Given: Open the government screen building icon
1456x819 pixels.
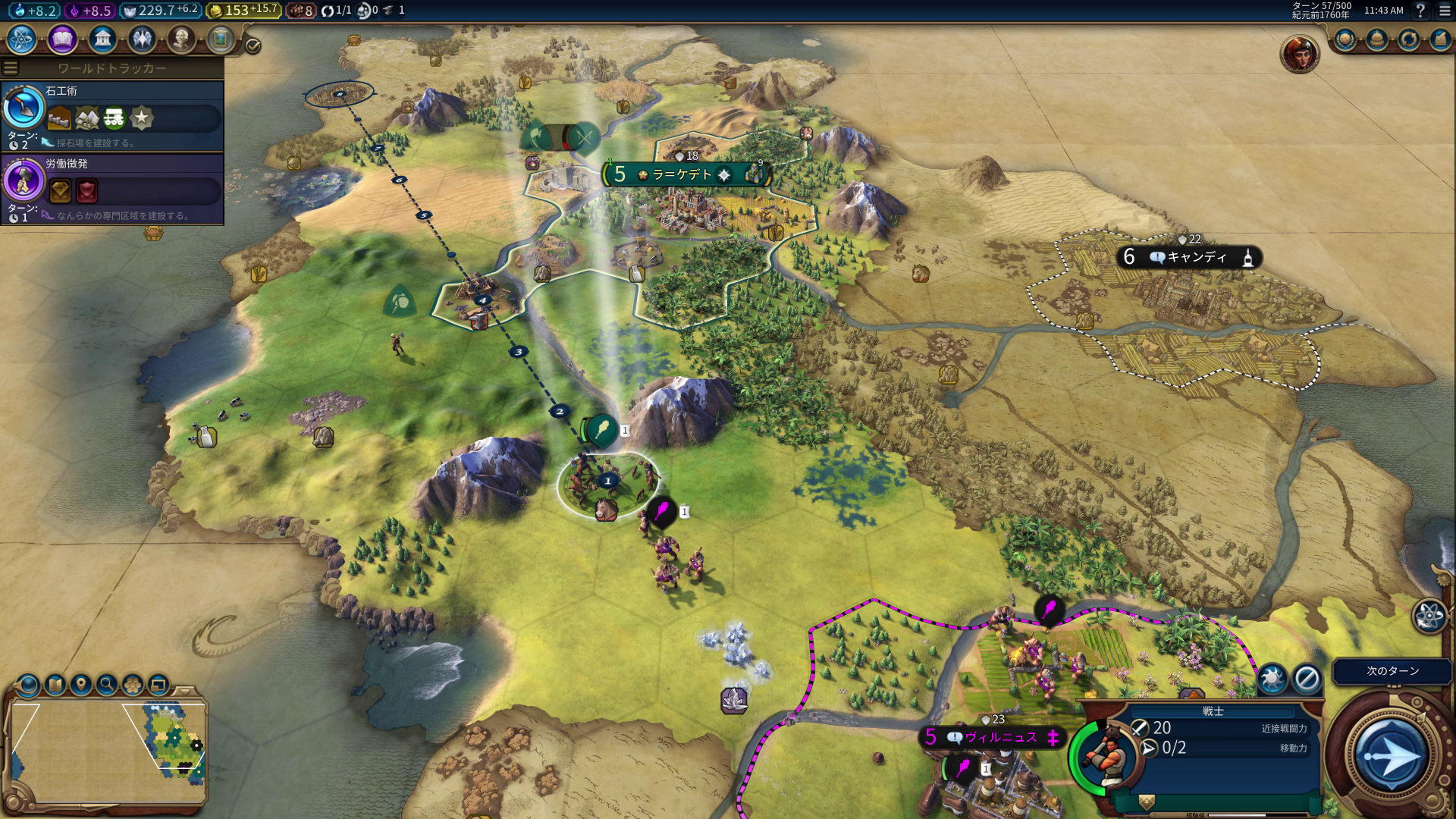Looking at the screenshot, I should click(102, 39).
